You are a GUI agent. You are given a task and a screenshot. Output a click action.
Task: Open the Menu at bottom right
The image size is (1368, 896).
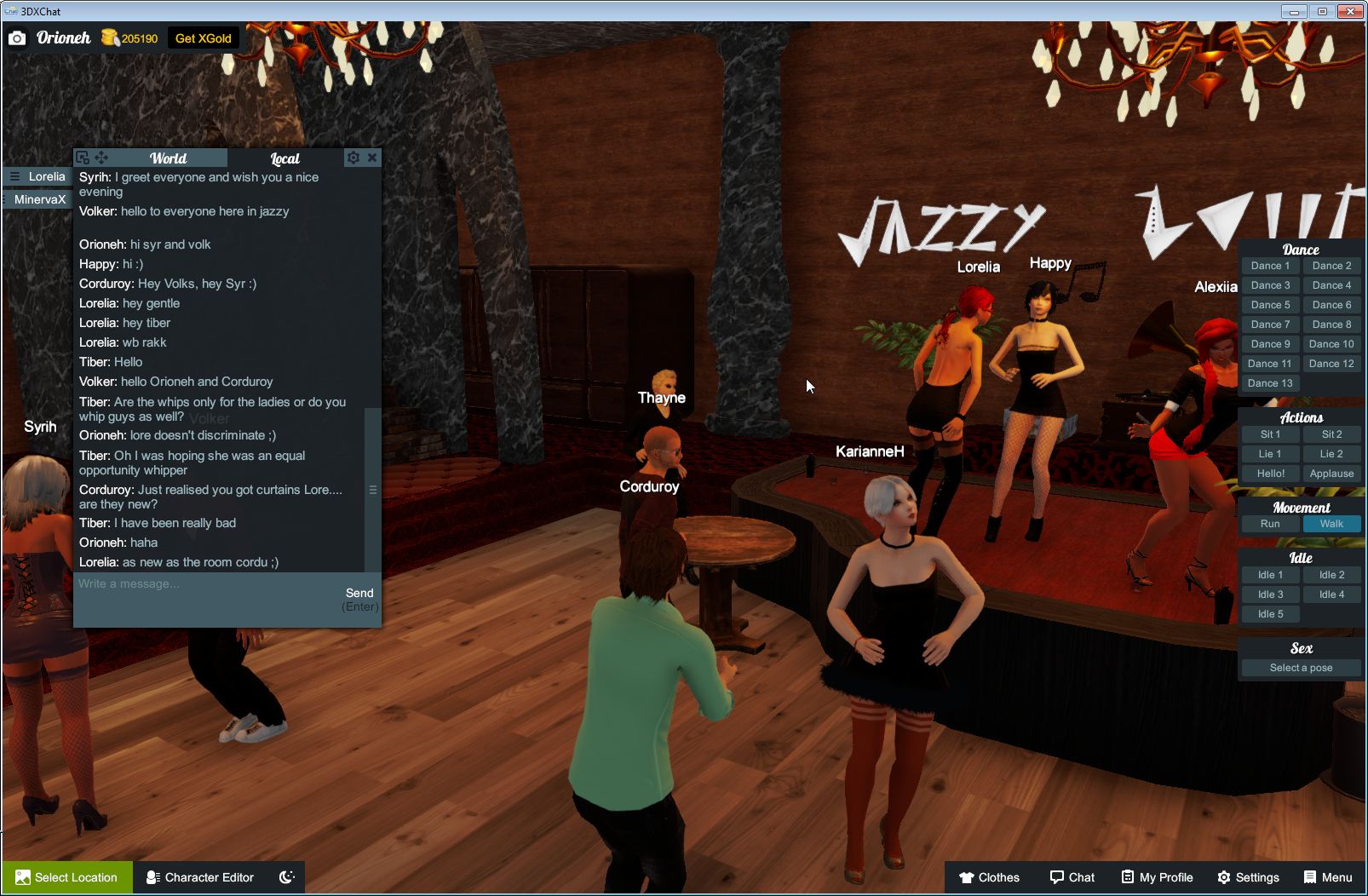(1327, 877)
